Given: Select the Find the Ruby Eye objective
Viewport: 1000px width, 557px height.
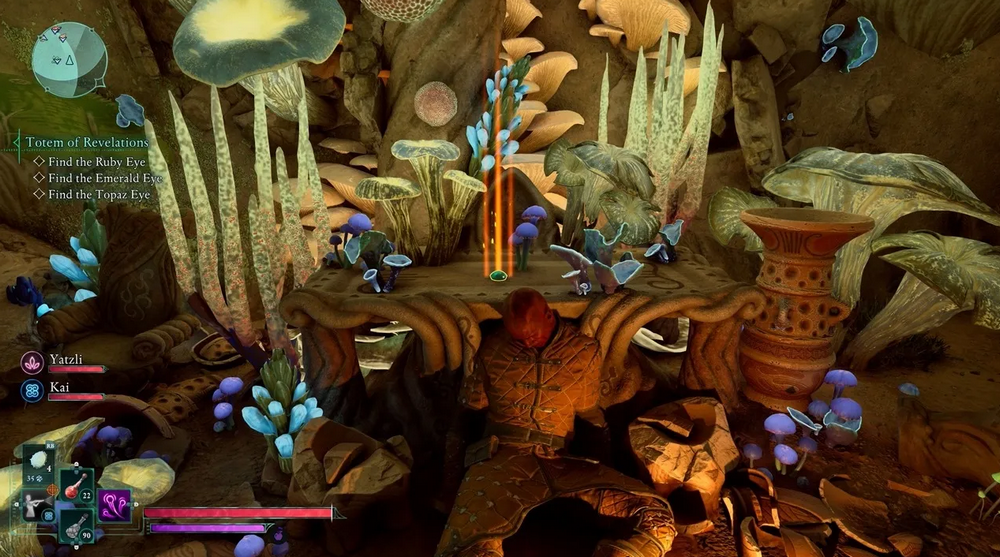Looking at the screenshot, I should pos(98,161).
